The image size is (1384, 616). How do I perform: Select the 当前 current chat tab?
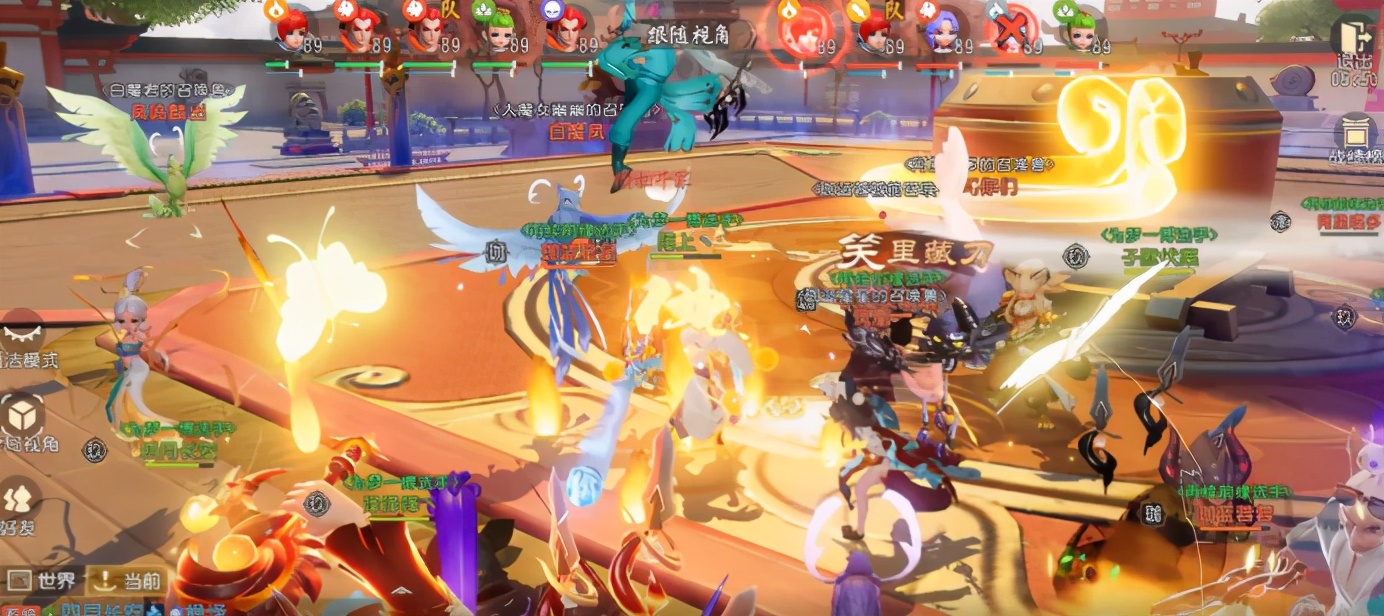point(127,581)
